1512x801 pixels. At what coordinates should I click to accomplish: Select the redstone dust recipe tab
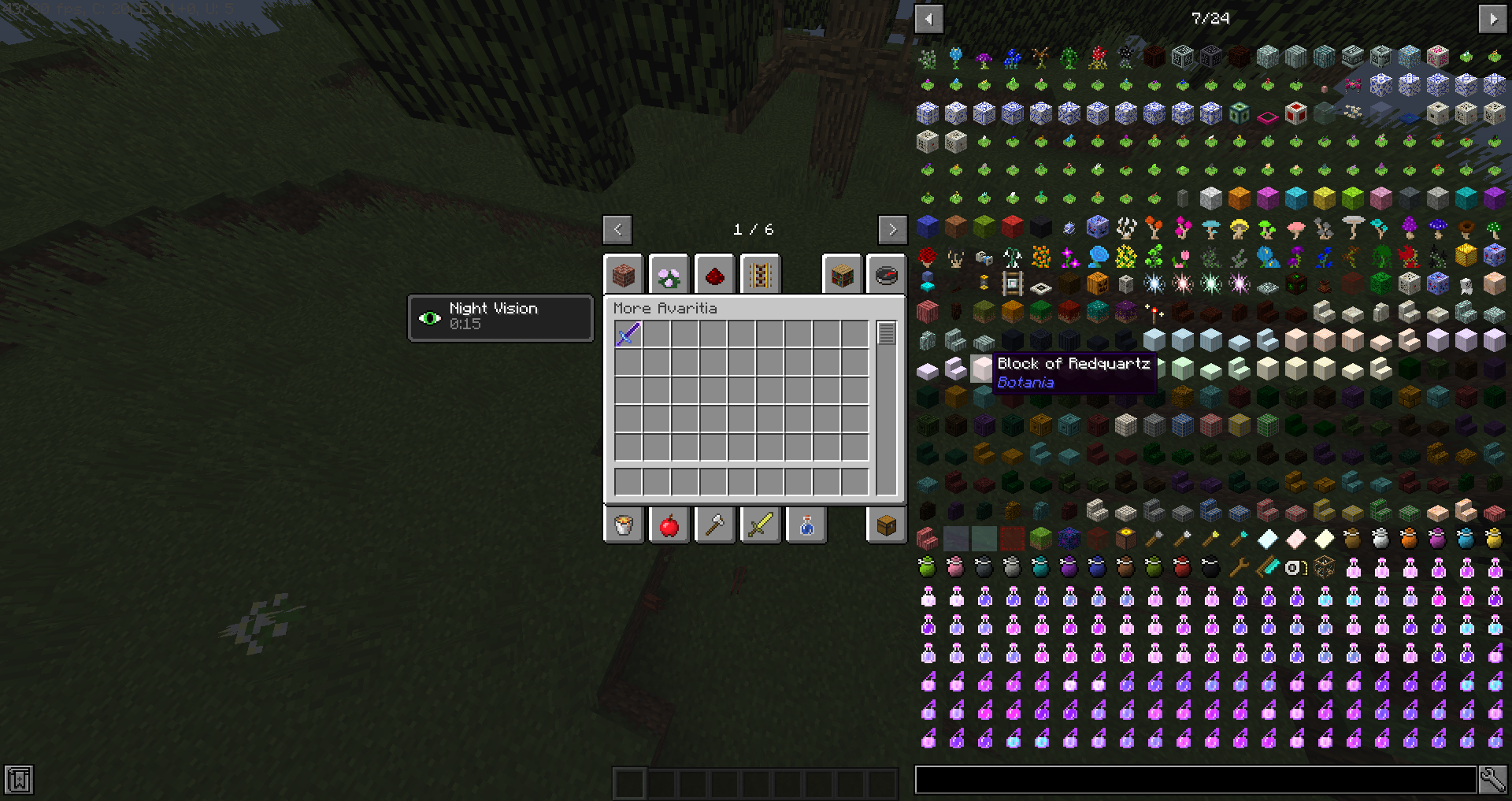pos(714,274)
